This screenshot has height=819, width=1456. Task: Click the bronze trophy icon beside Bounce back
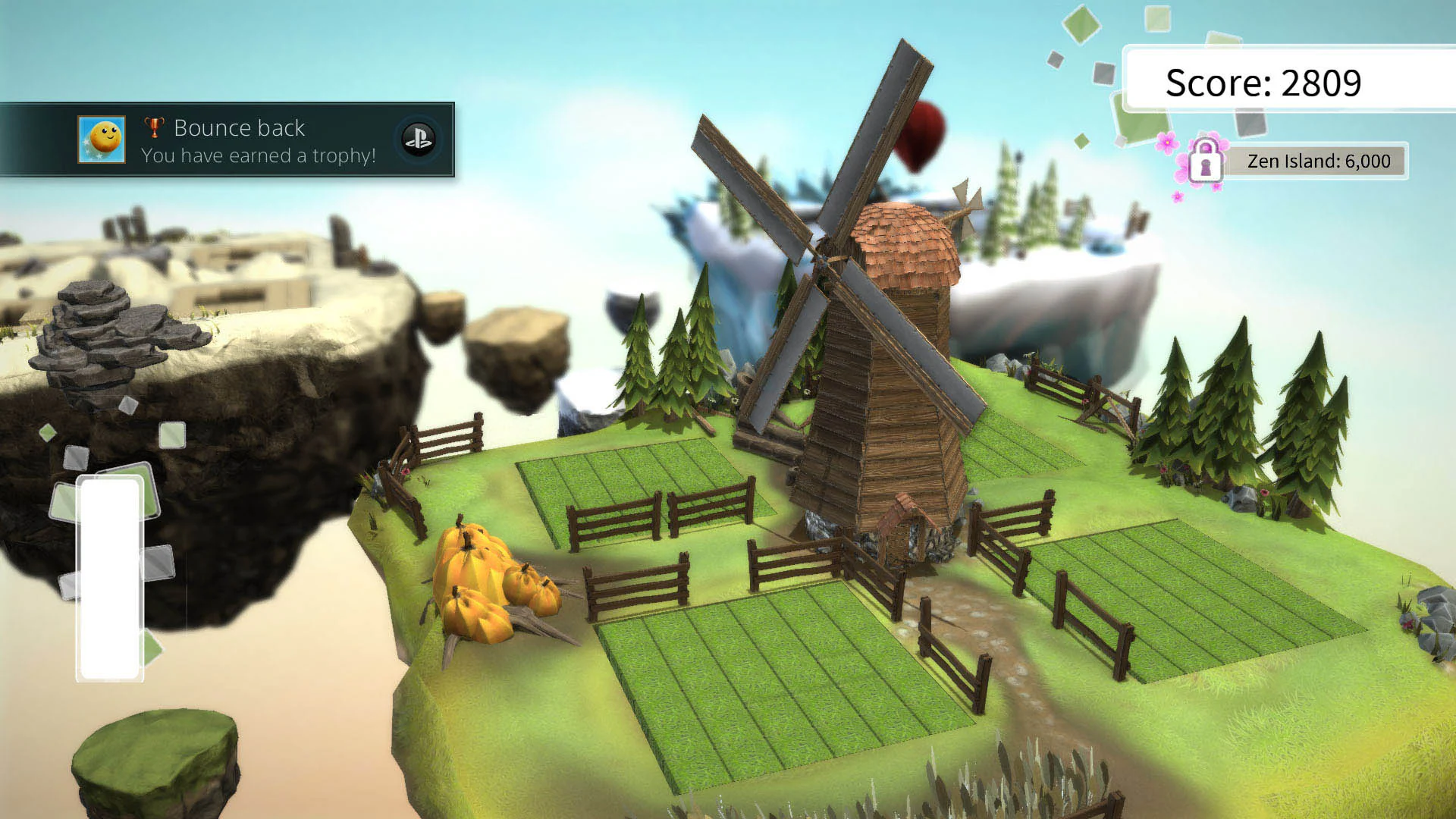153,128
